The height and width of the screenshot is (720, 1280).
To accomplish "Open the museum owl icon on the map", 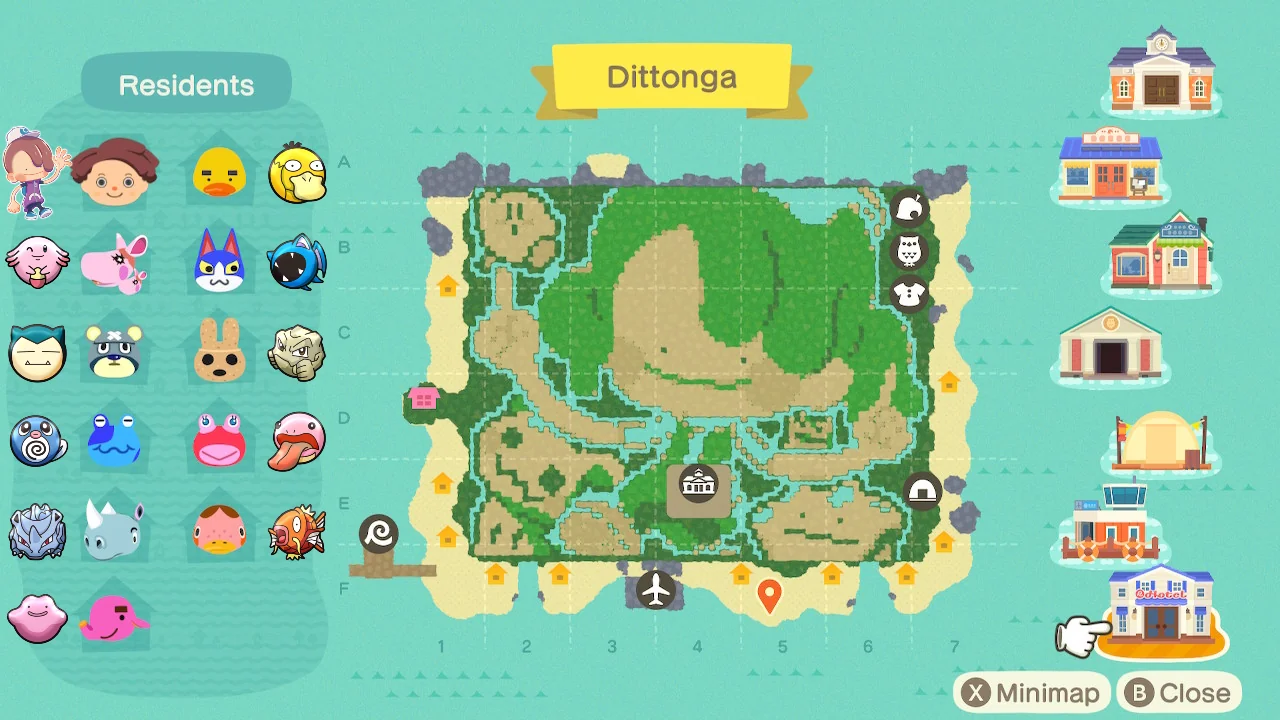I will [x=909, y=251].
